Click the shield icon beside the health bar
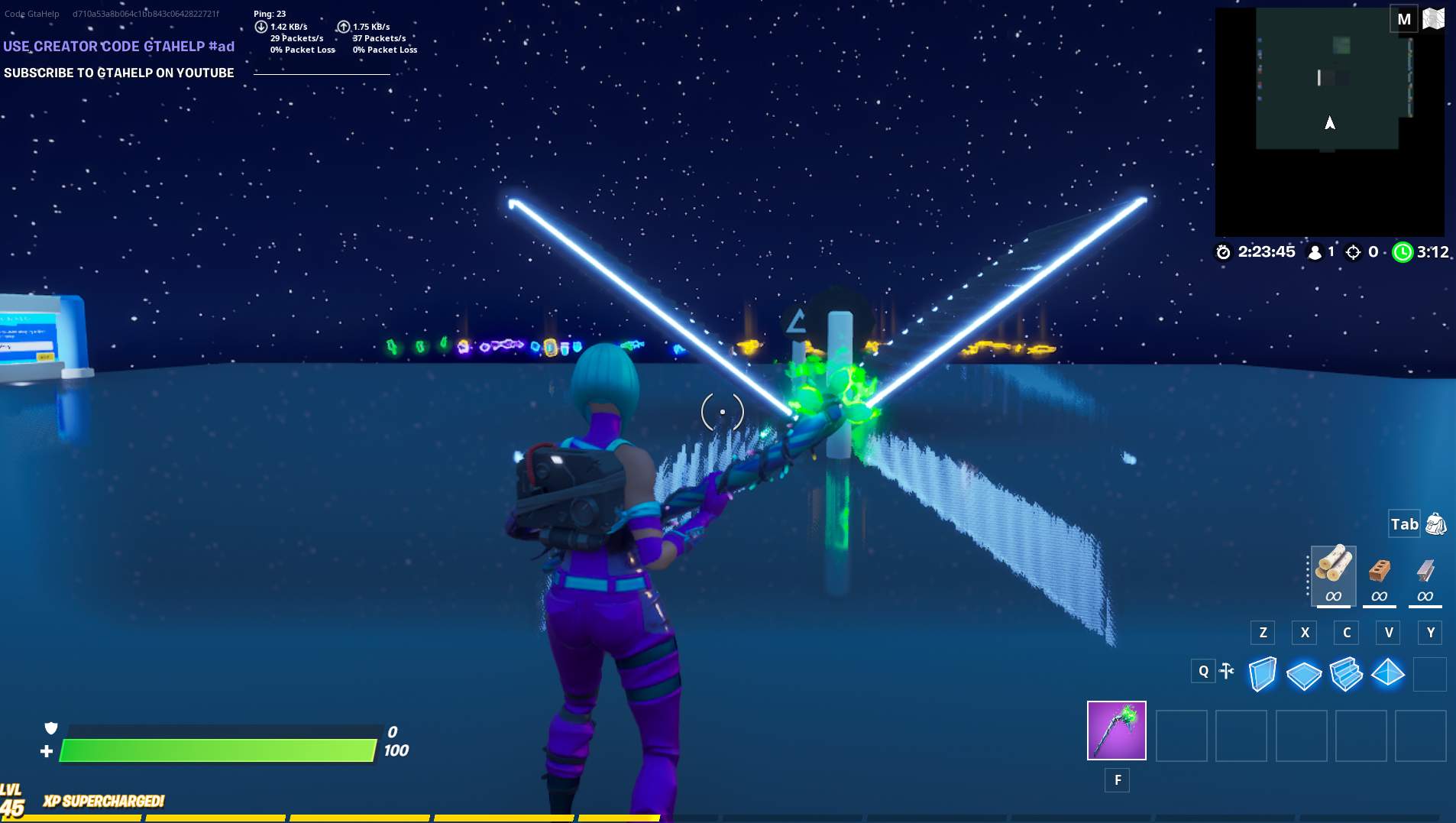Screen dimensions: 1456x823 50,728
